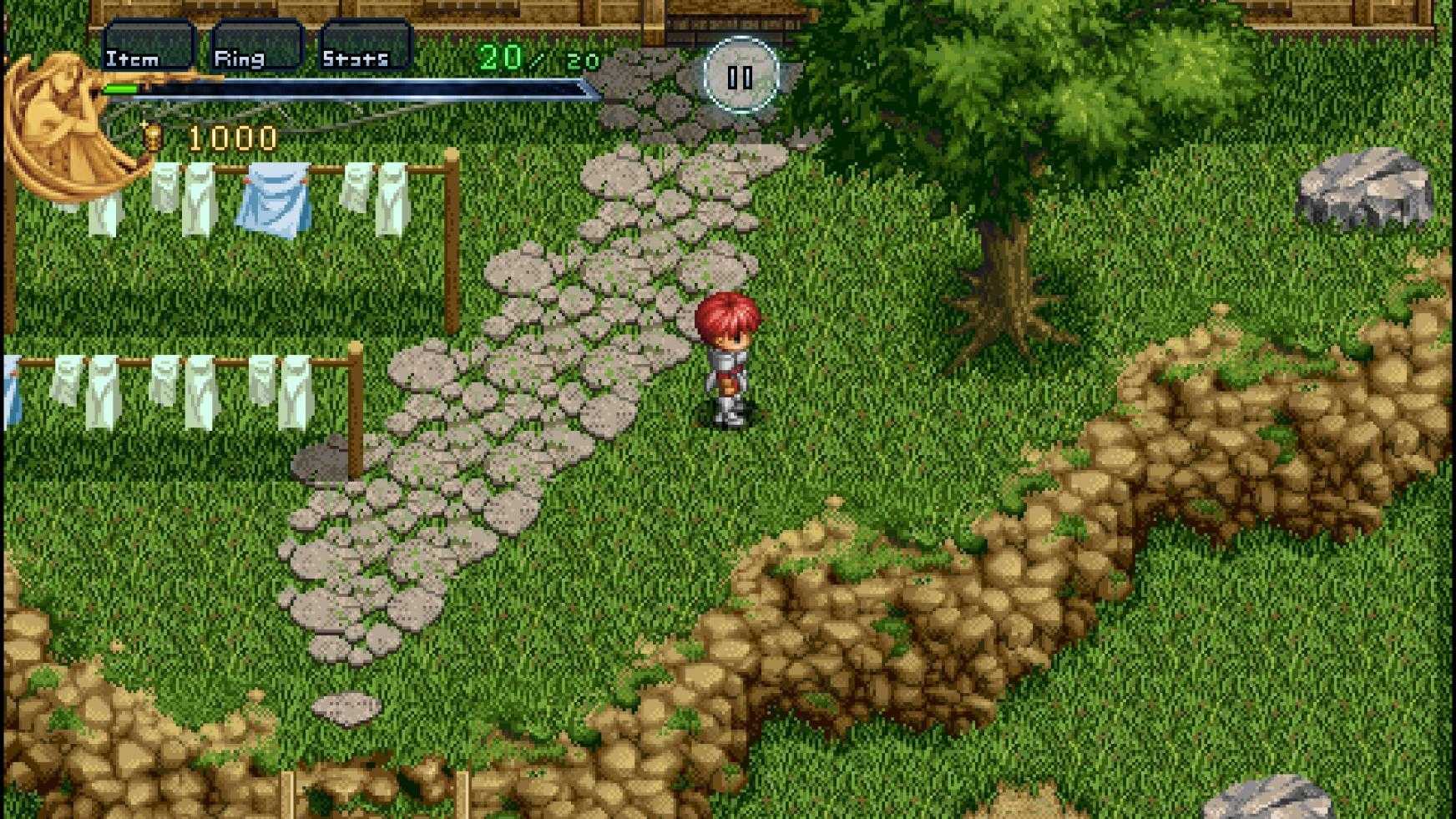Open the Ring menu
This screenshot has height=819, width=1456.
(255, 48)
